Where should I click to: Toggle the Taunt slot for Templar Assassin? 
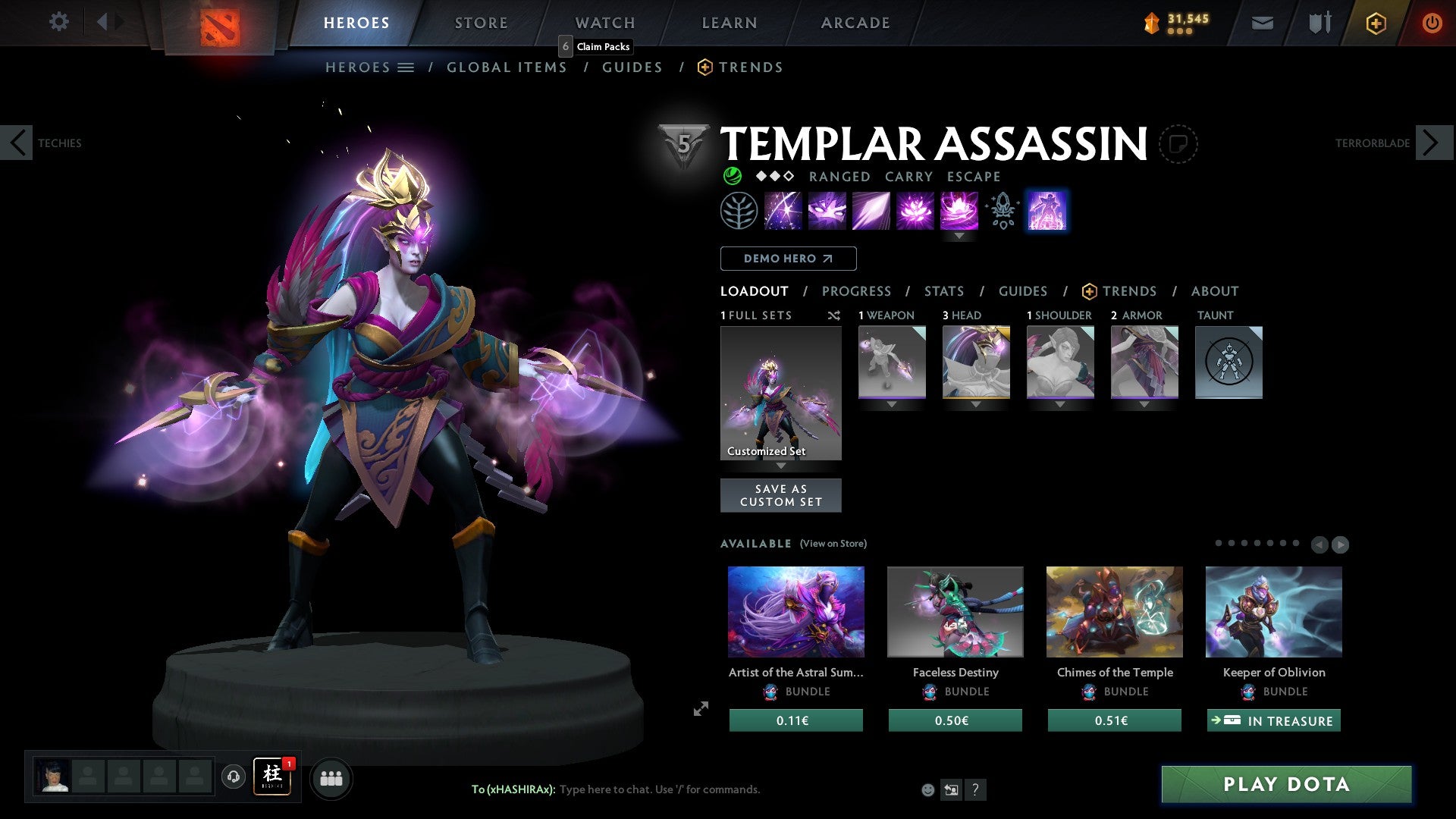(1228, 362)
